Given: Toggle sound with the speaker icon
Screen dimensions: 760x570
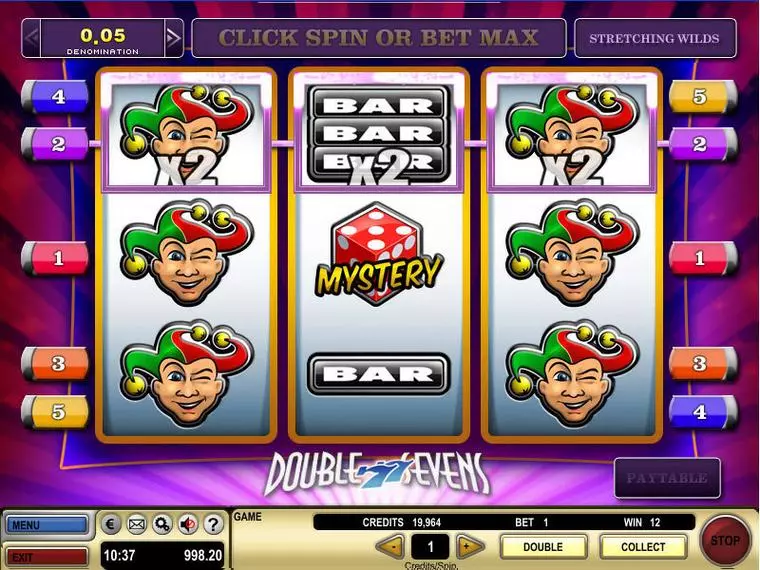Looking at the screenshot, I should click(186, 524).
